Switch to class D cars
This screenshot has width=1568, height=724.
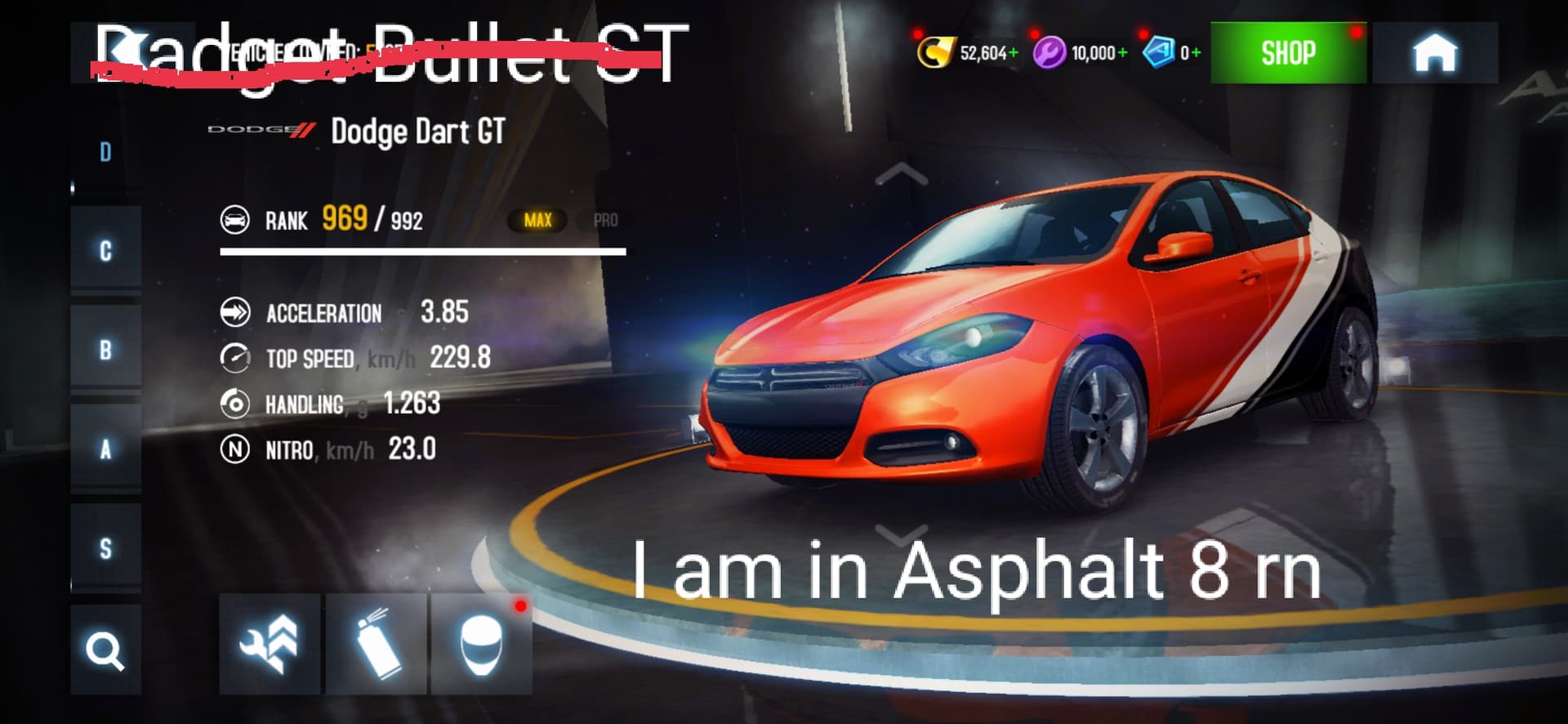(105, 153)
